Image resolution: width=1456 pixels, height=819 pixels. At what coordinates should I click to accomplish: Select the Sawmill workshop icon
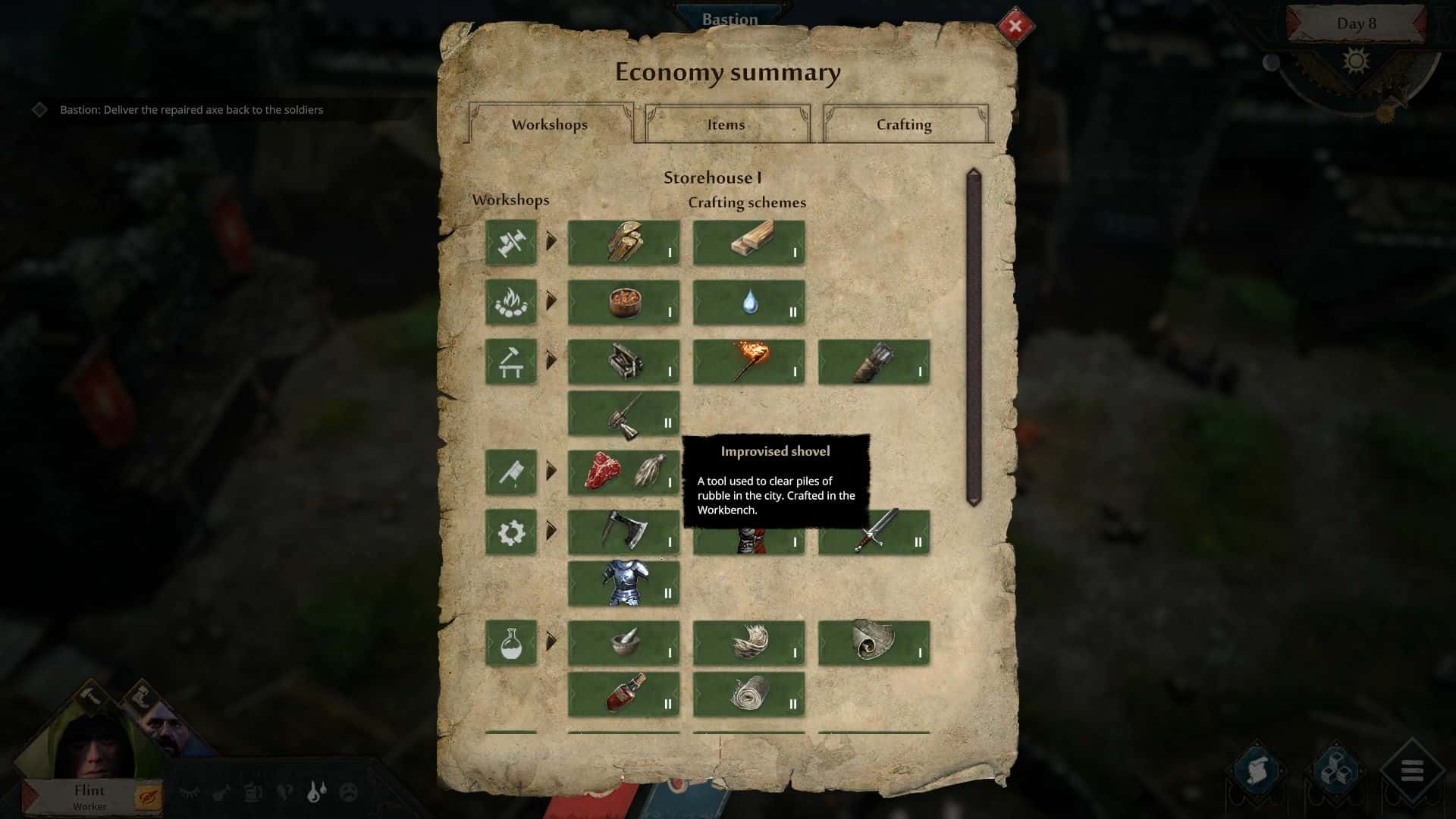click(511, 243)
